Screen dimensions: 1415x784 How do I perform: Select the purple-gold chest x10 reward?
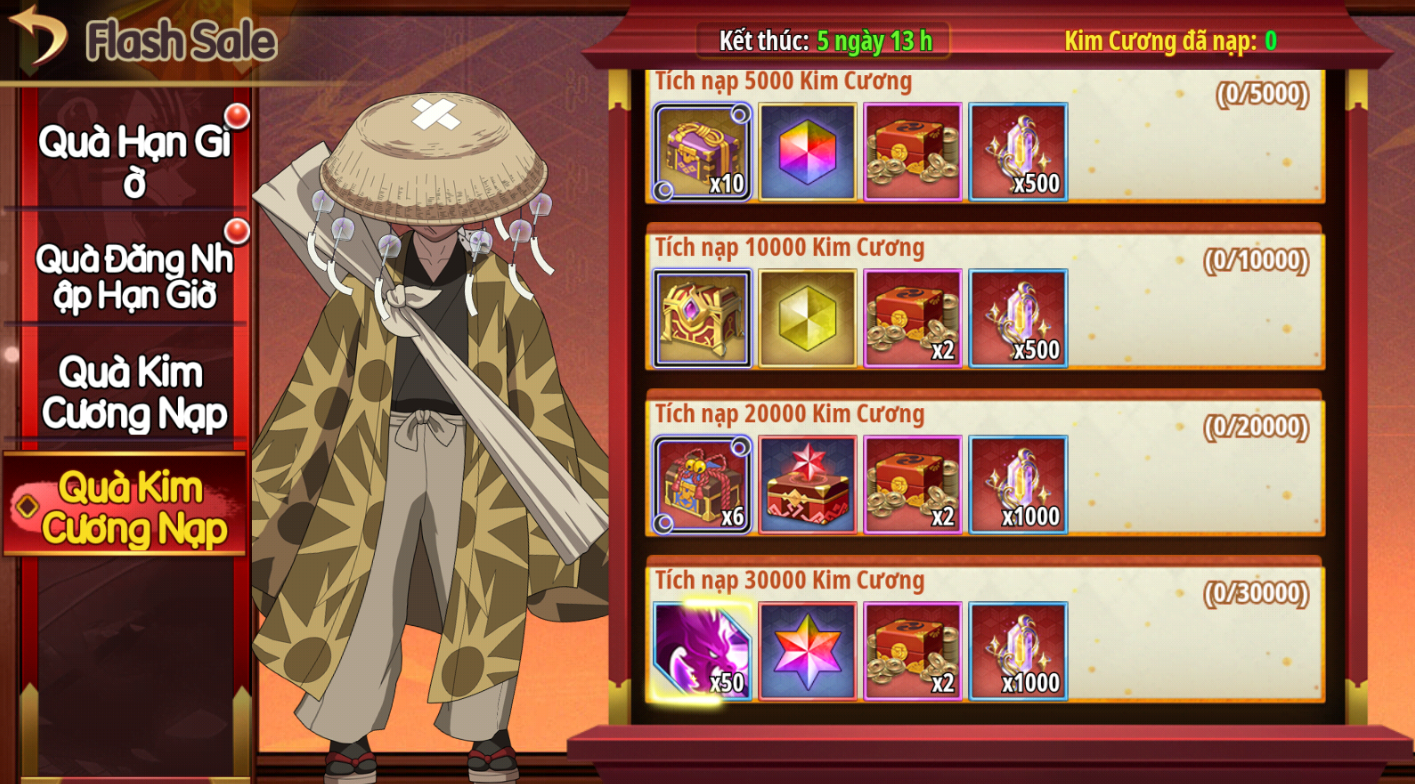click(x=702, y=152)
